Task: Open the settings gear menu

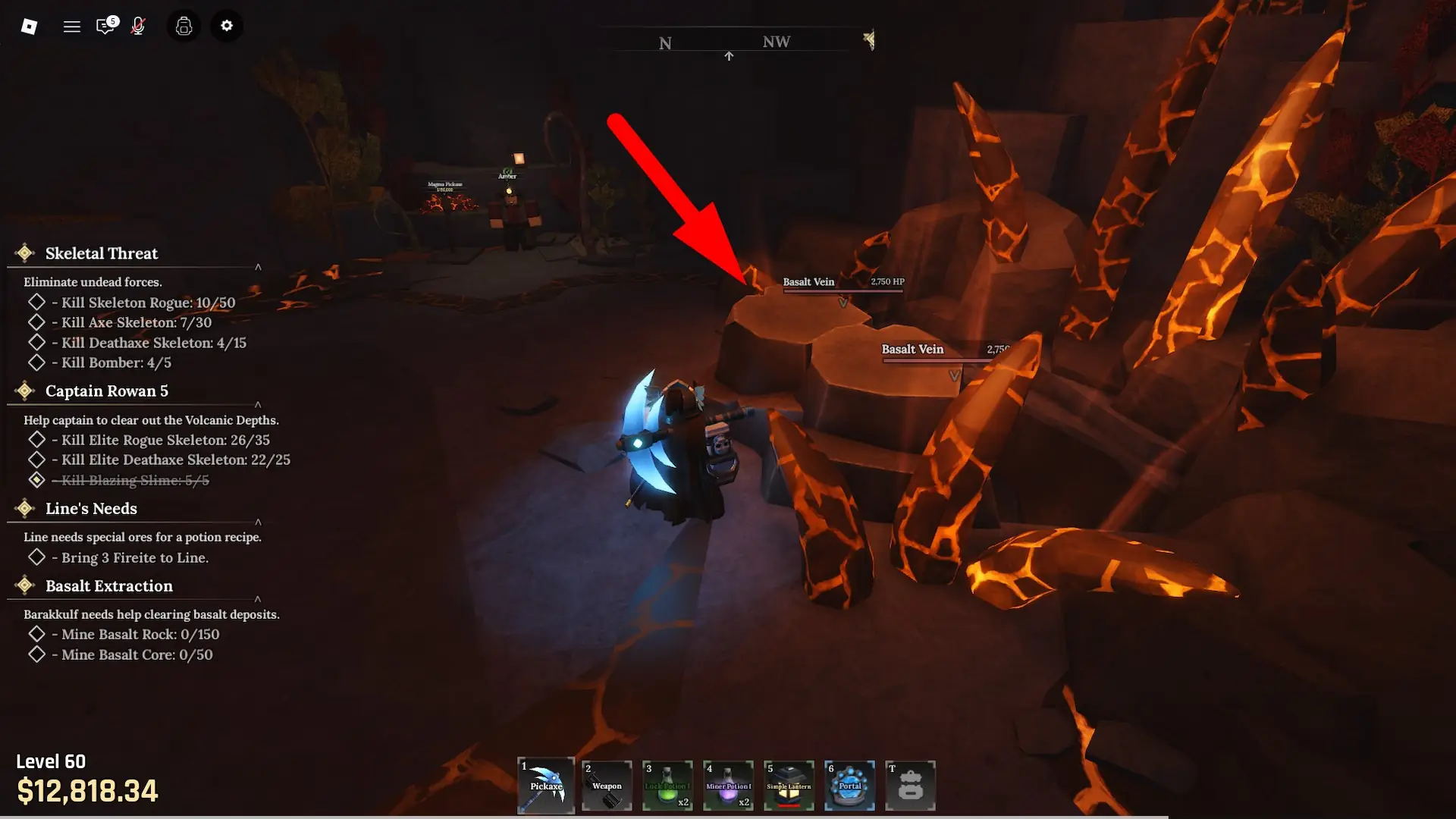Action: (x=226, y=25)
